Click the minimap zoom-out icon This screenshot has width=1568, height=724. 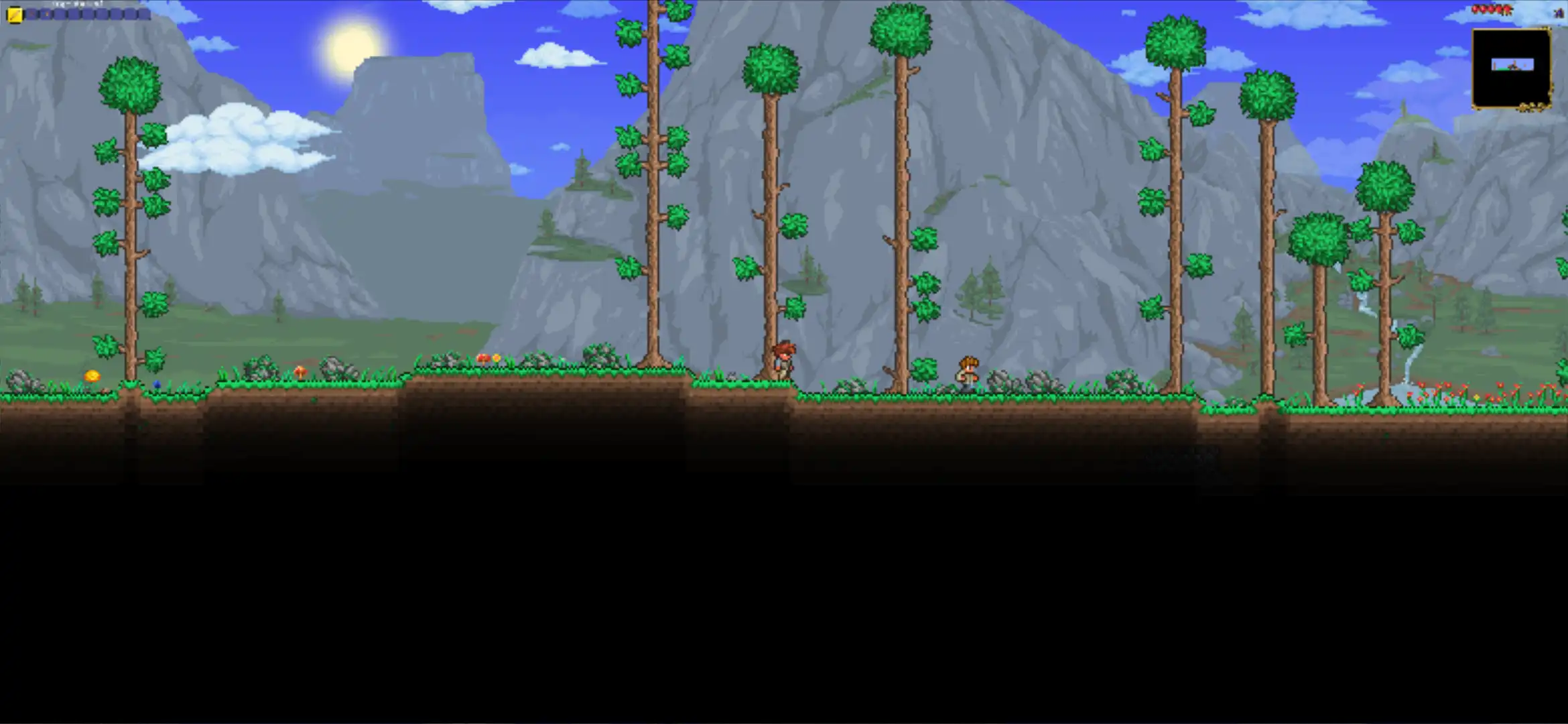click(x=1532, y=106)
